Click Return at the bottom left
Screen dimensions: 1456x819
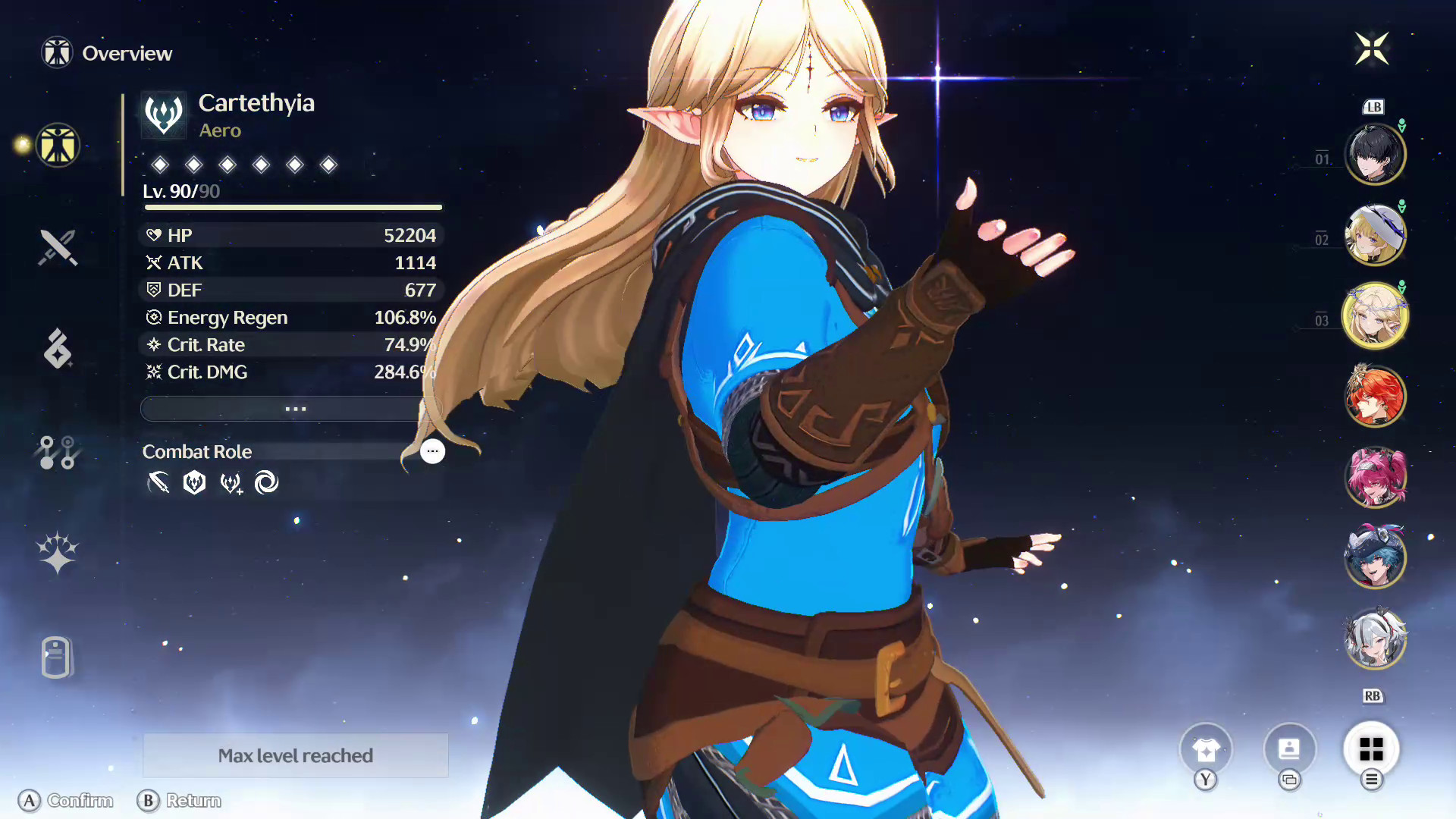point(180,801)
